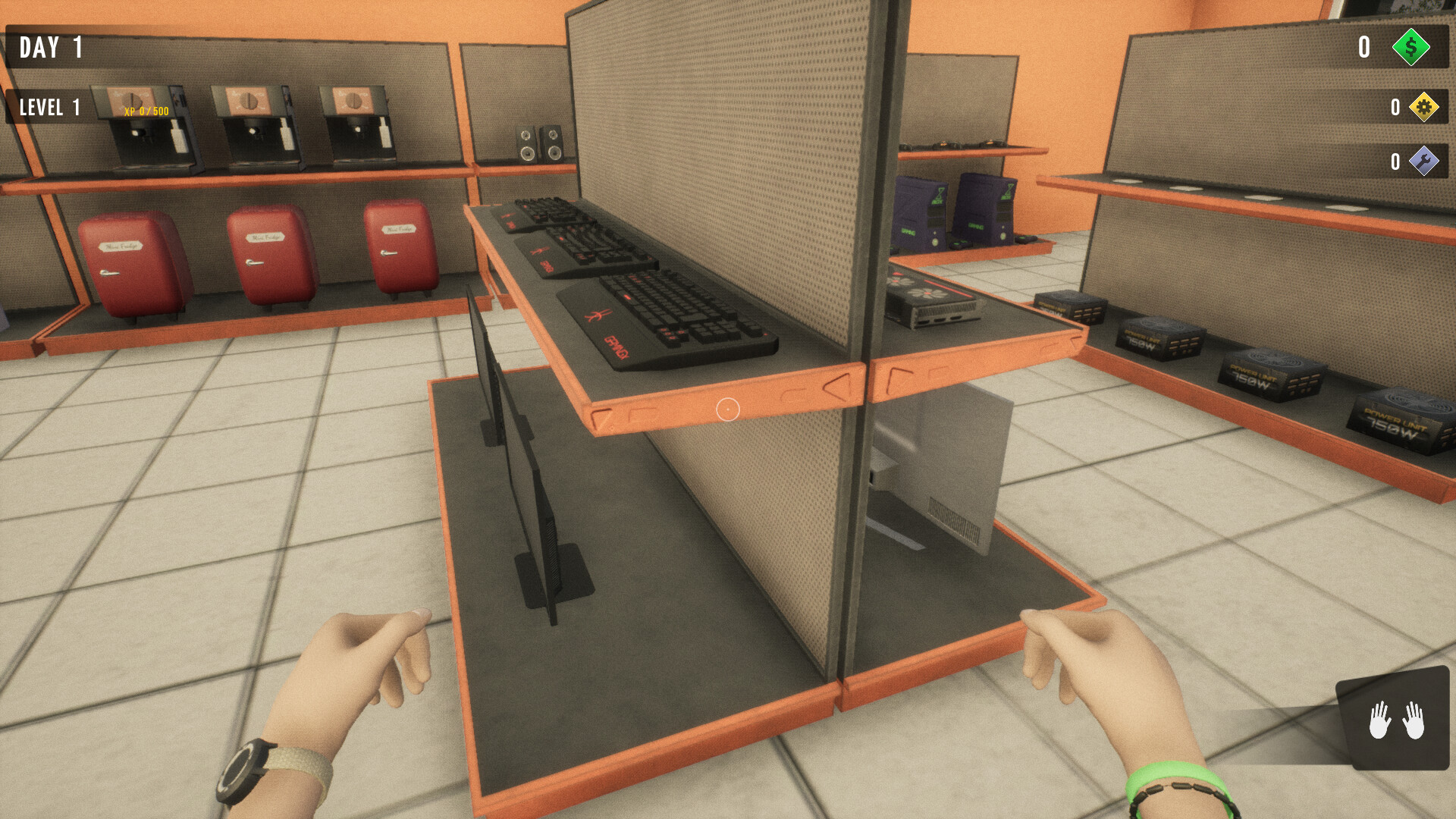Click the green dollar money icon
Image resolution: width=1456 pixels, height=819 pixels.
click(1413, 49)
